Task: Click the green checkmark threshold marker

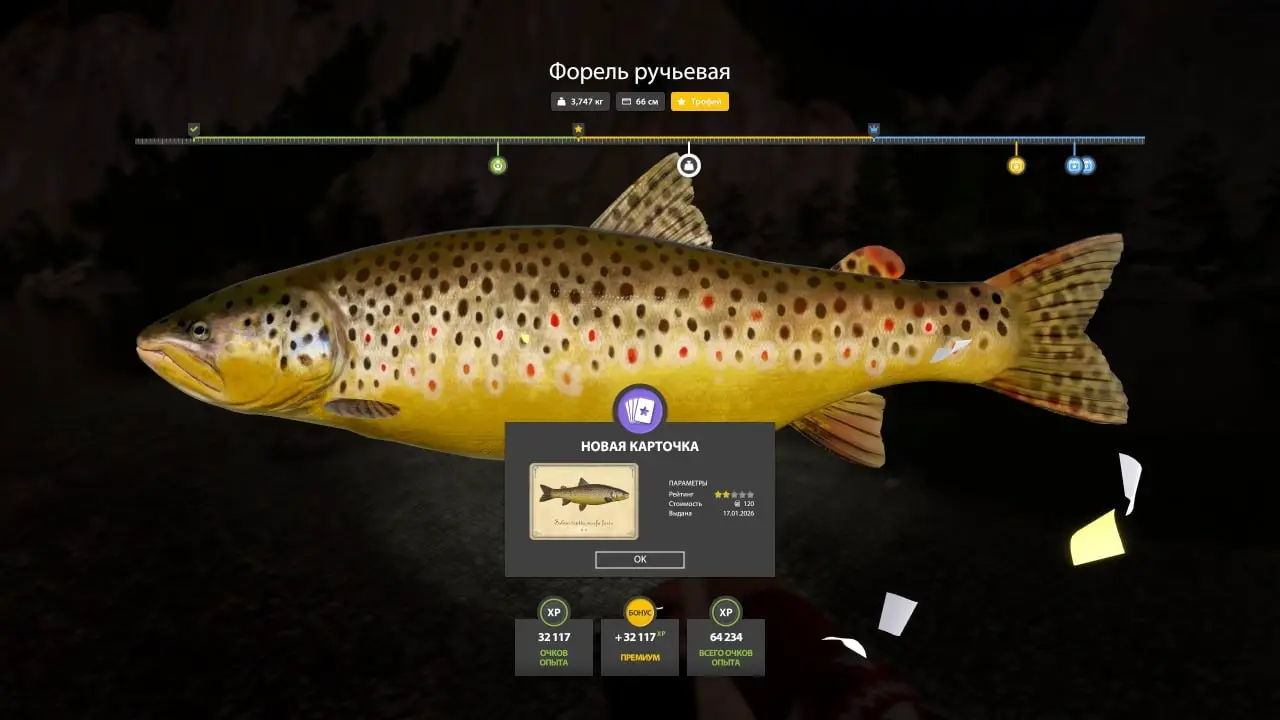Action: click(194, 129)
